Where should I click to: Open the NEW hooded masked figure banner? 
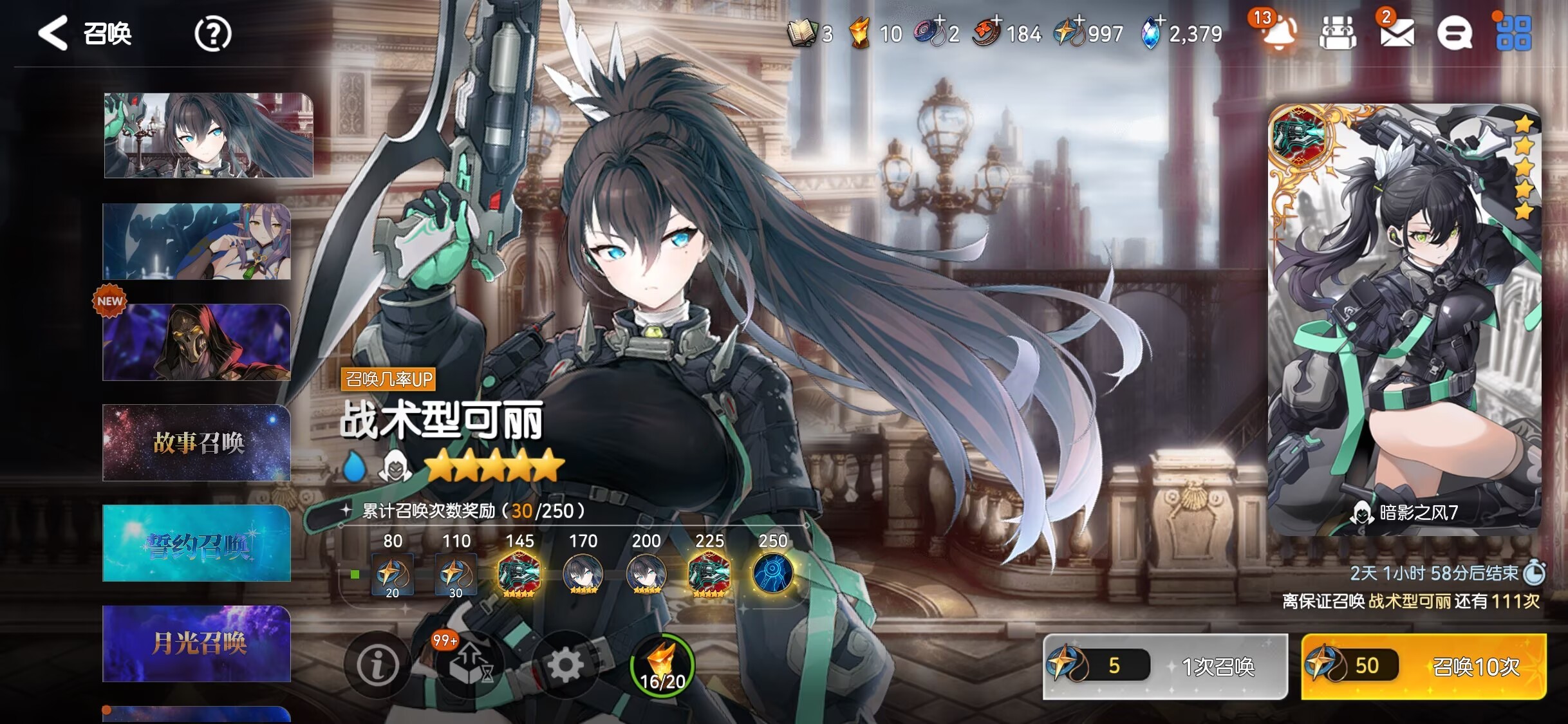point(197,342)
